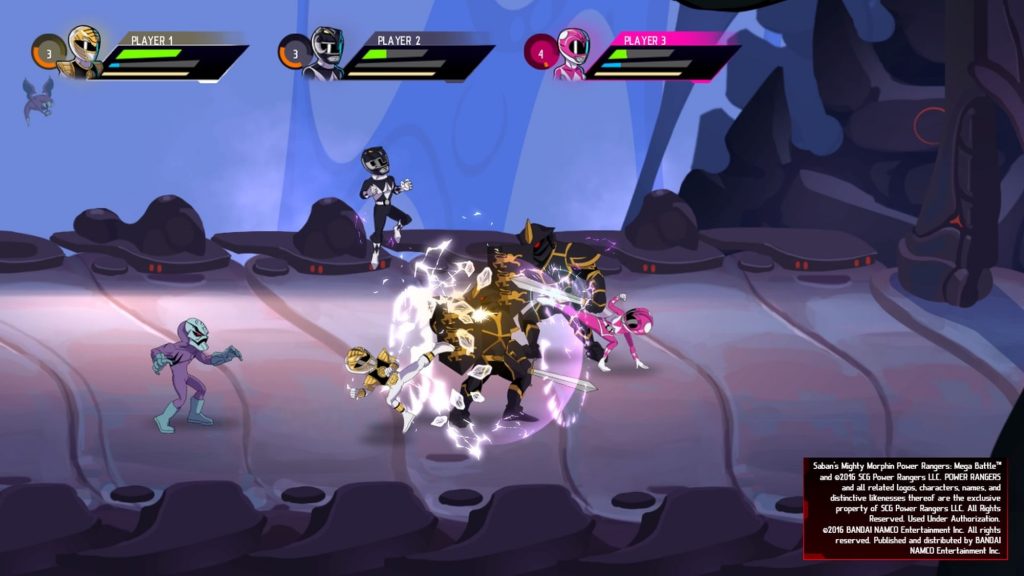Select Player 2's Black Ranger portrait
The width and height of the screenshot is (1024, 576).
pyautogui.click(x=326, y=53)
